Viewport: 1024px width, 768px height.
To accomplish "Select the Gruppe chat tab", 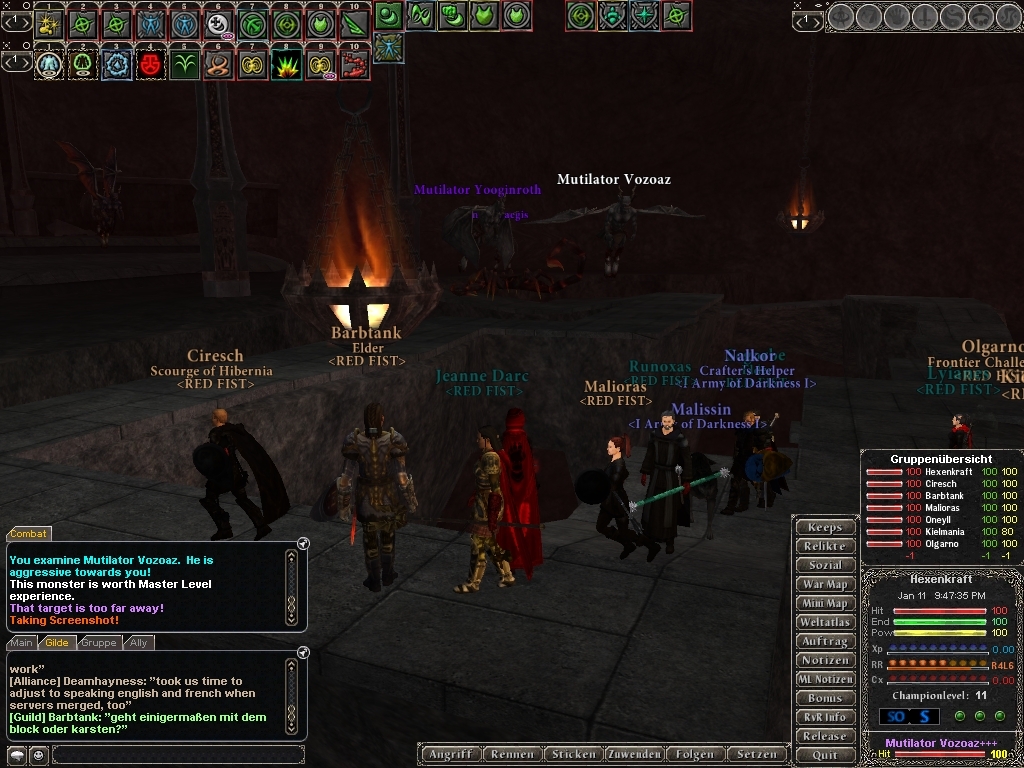I will 99,643.
